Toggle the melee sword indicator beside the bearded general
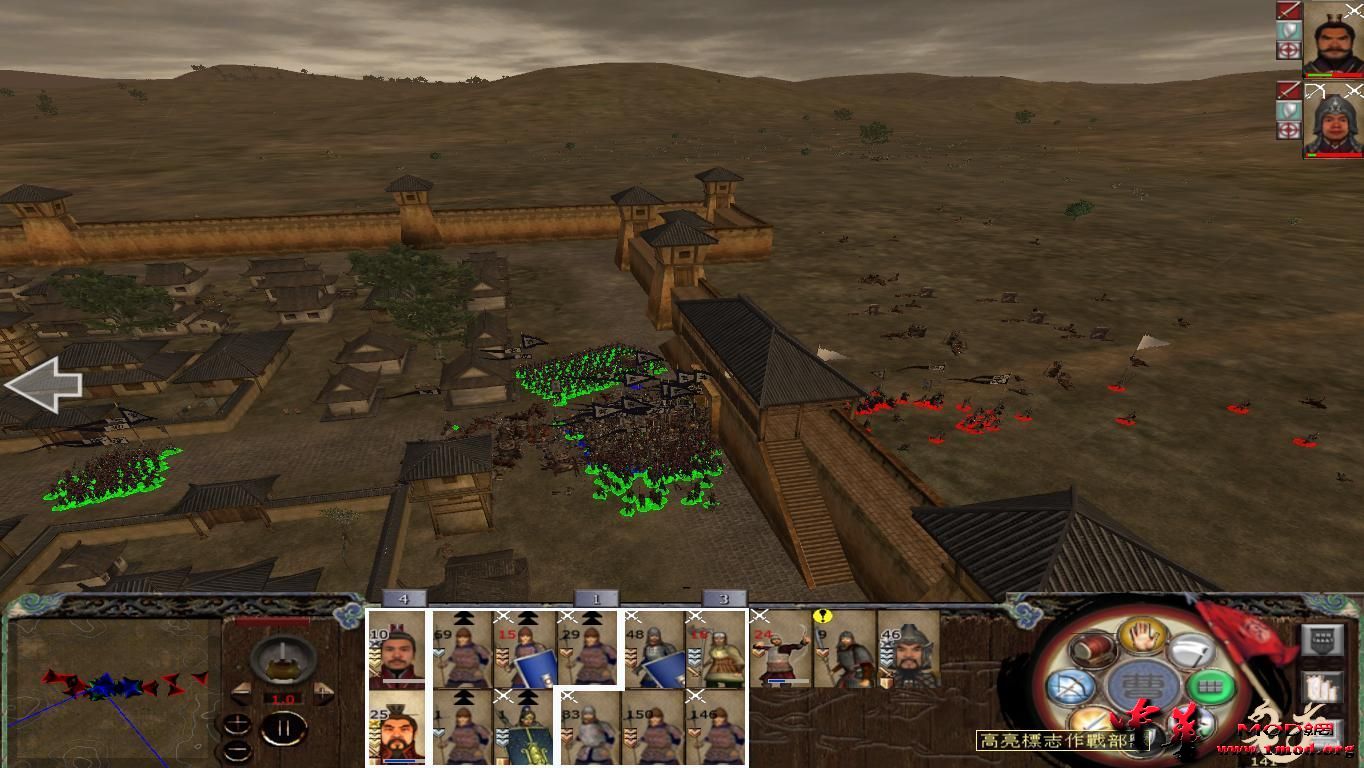 (1289, 9)
